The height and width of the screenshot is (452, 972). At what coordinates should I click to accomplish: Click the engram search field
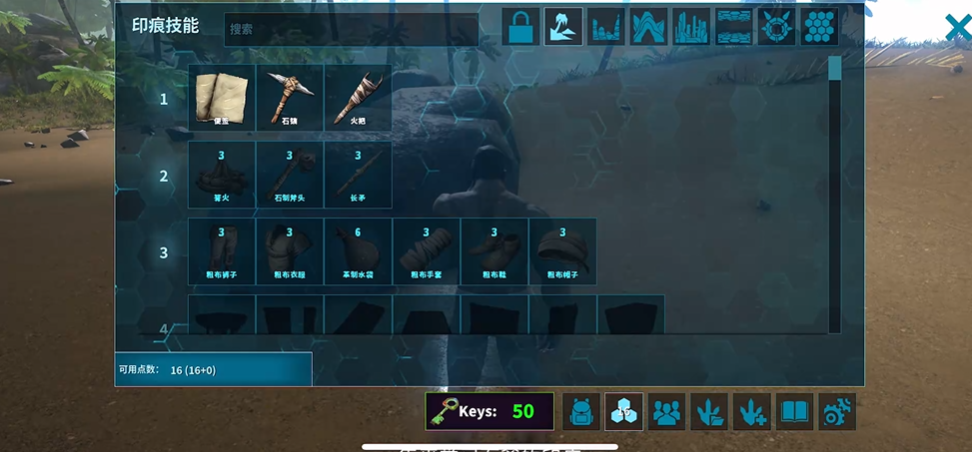point(350,29)
